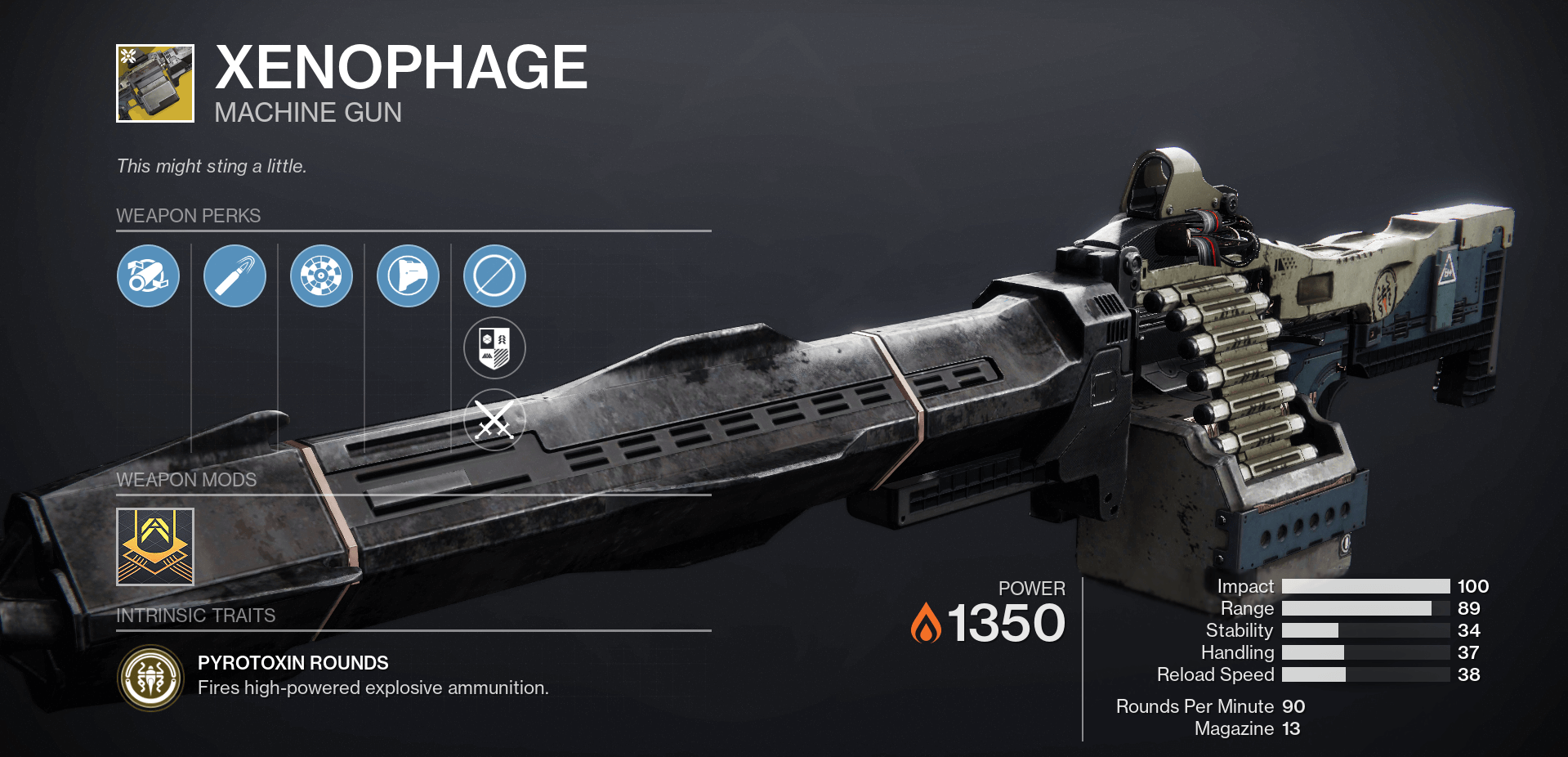
Task: Open the wheel-shaped trait perk icon
Action: click(321, 276)
